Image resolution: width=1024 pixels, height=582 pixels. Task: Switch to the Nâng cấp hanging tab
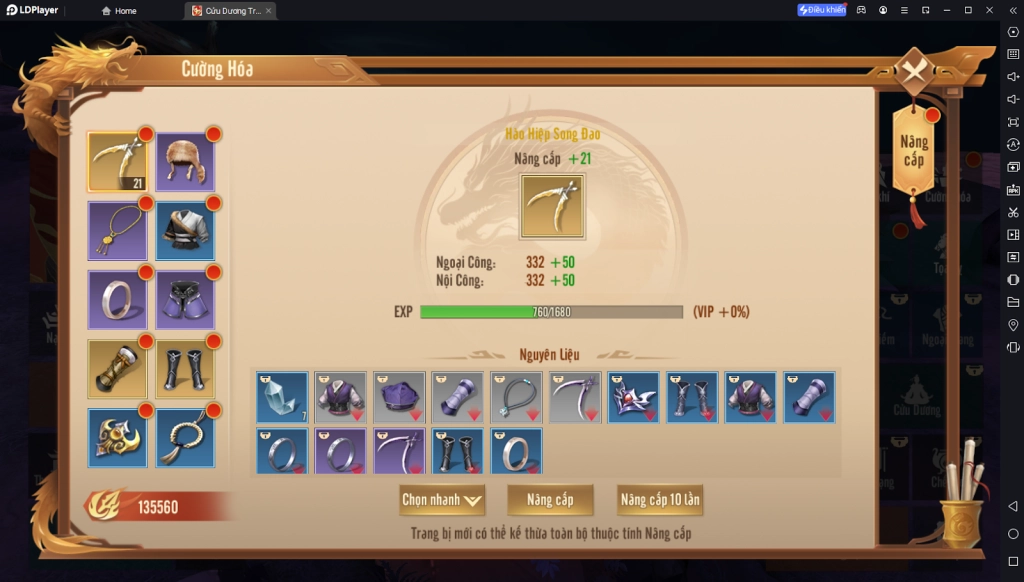913,153
